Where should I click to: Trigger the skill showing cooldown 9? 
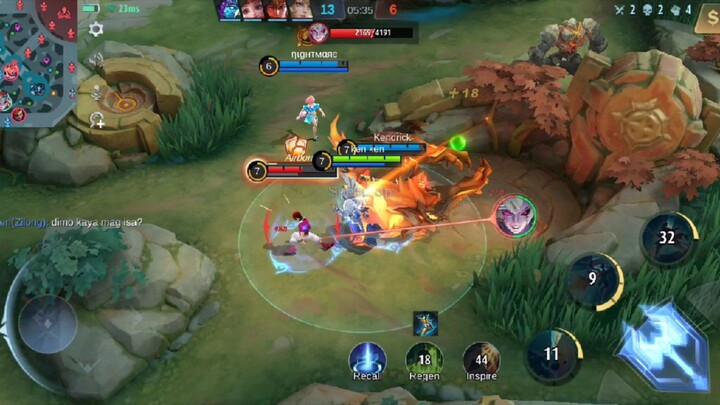click(594, 280)
